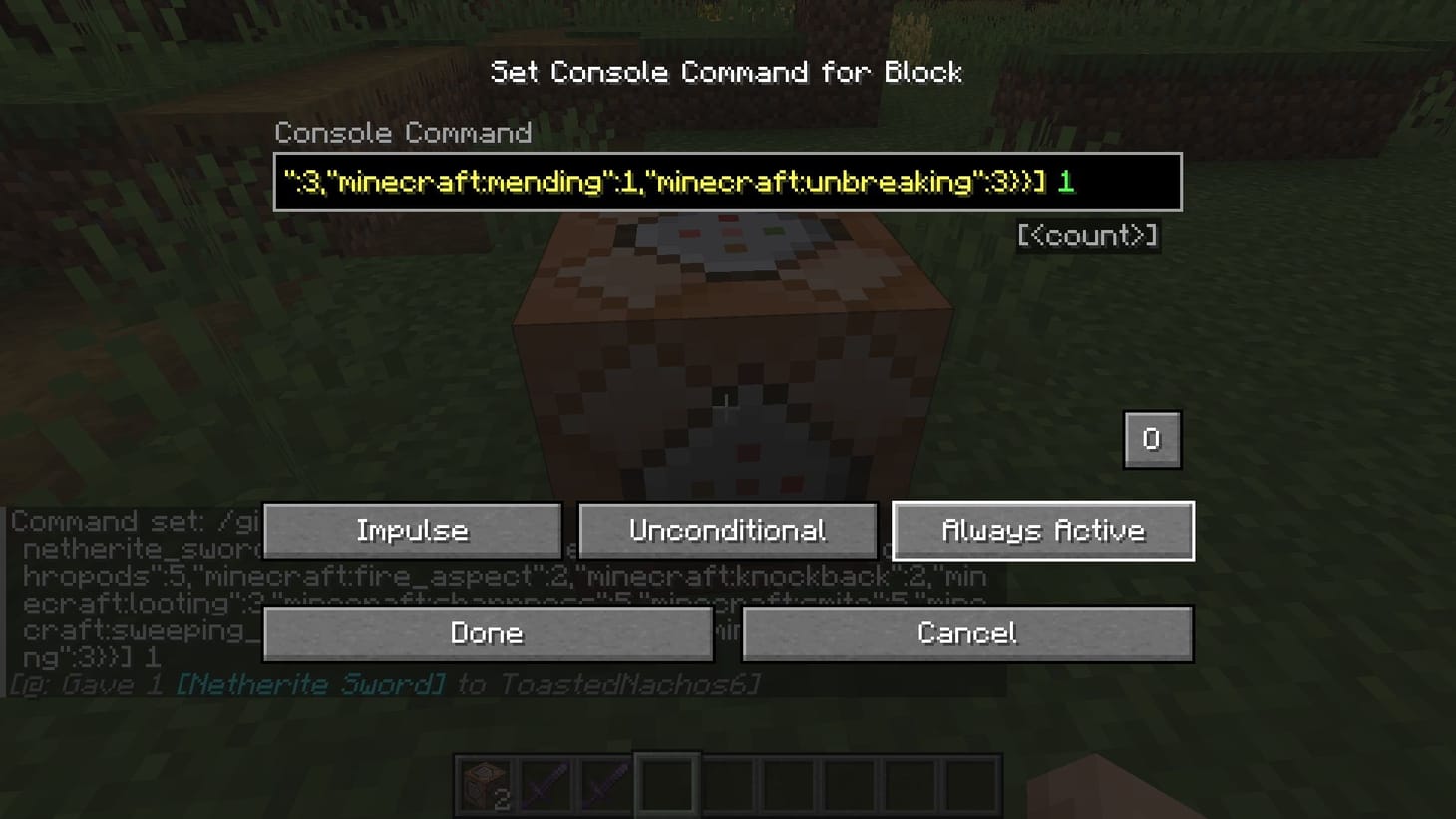
Task: Toggle the O previous output button
Action: [x=1152, y=439]
